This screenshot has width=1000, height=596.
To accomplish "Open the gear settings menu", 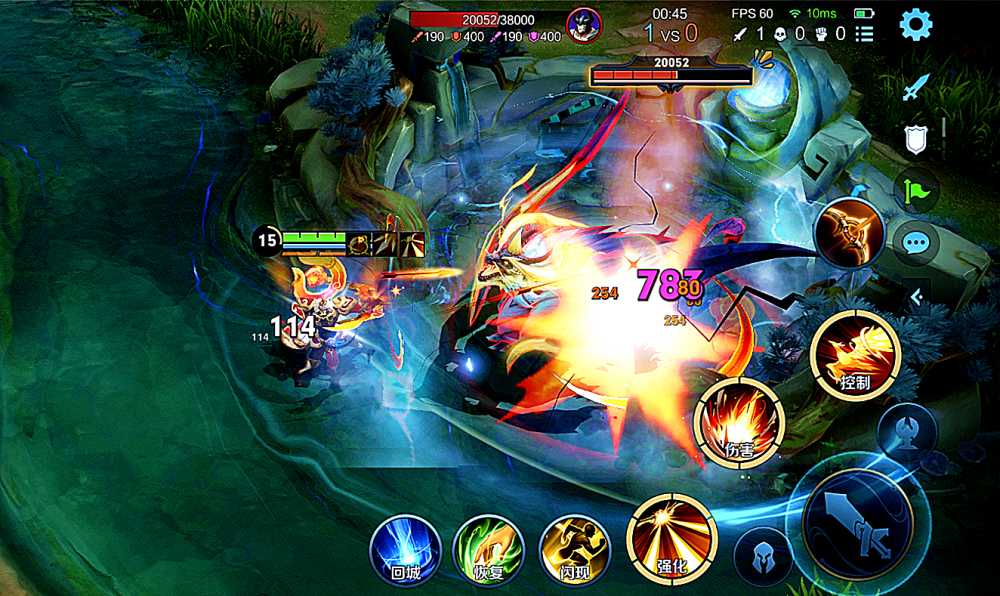I will (916, 24).
